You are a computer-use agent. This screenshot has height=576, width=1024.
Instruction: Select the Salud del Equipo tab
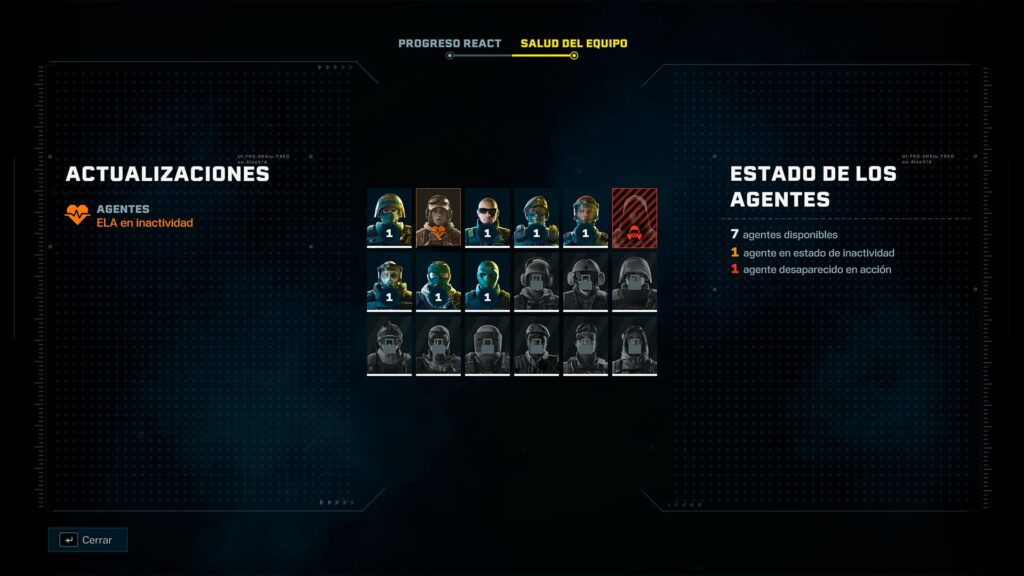point(573,44)
